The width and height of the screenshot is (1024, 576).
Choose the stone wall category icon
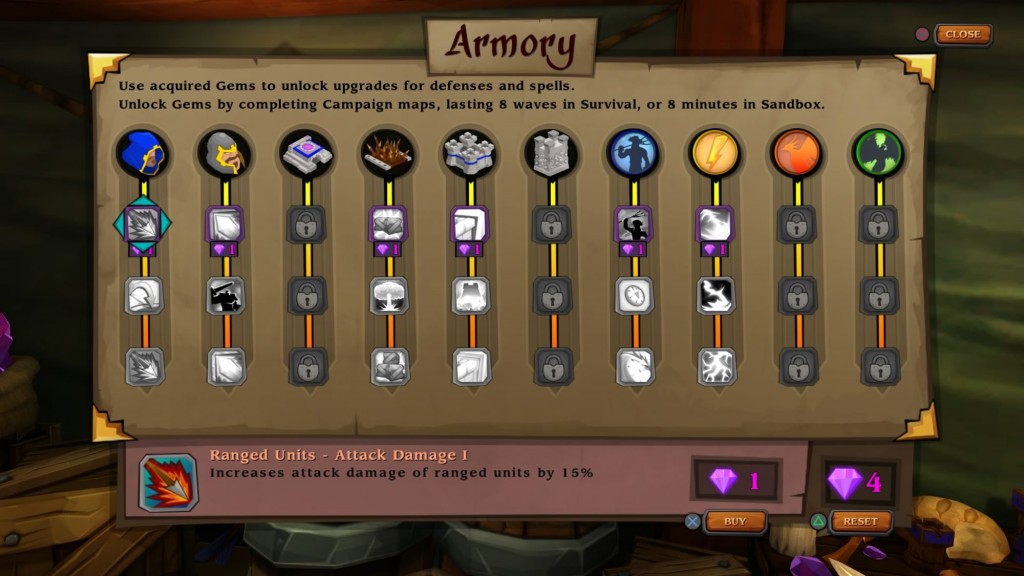[471, 153]
